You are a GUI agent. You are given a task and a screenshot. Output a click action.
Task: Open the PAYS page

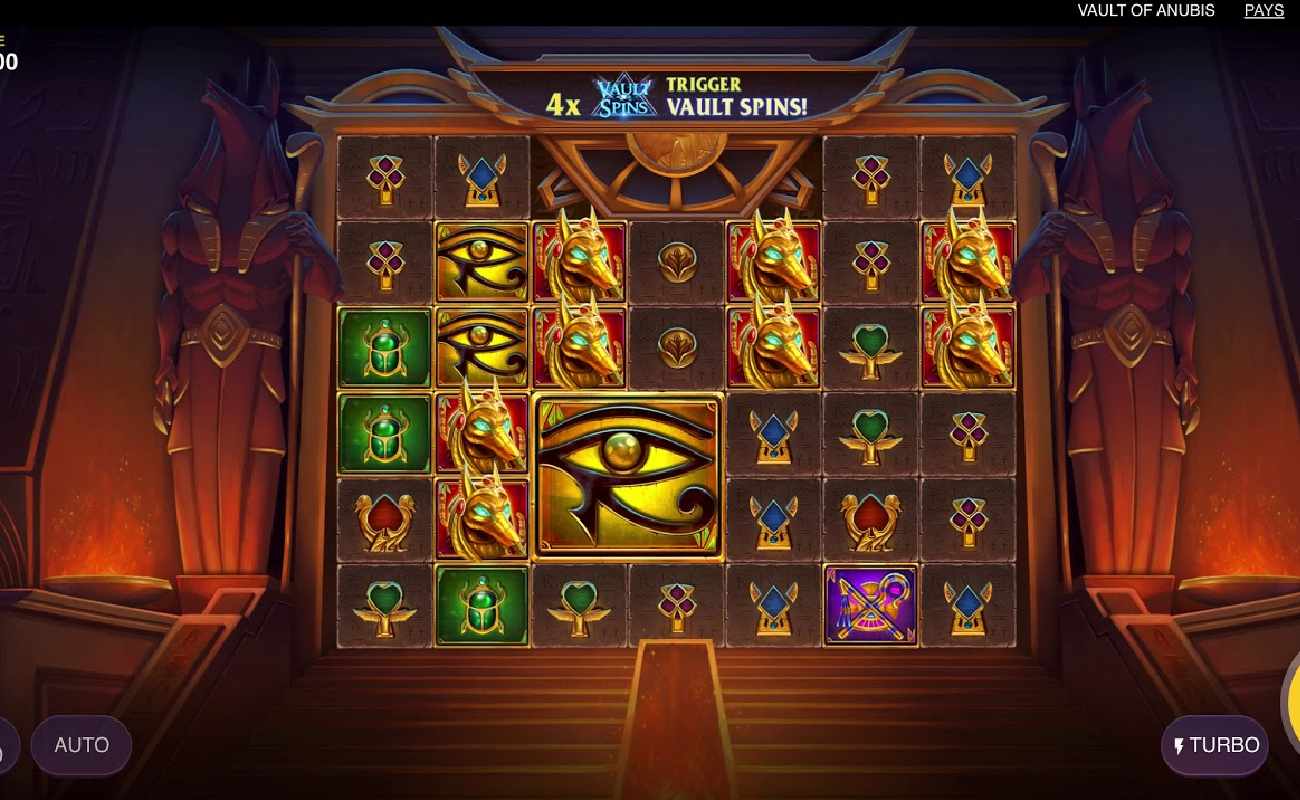(x=1263, y=10)
